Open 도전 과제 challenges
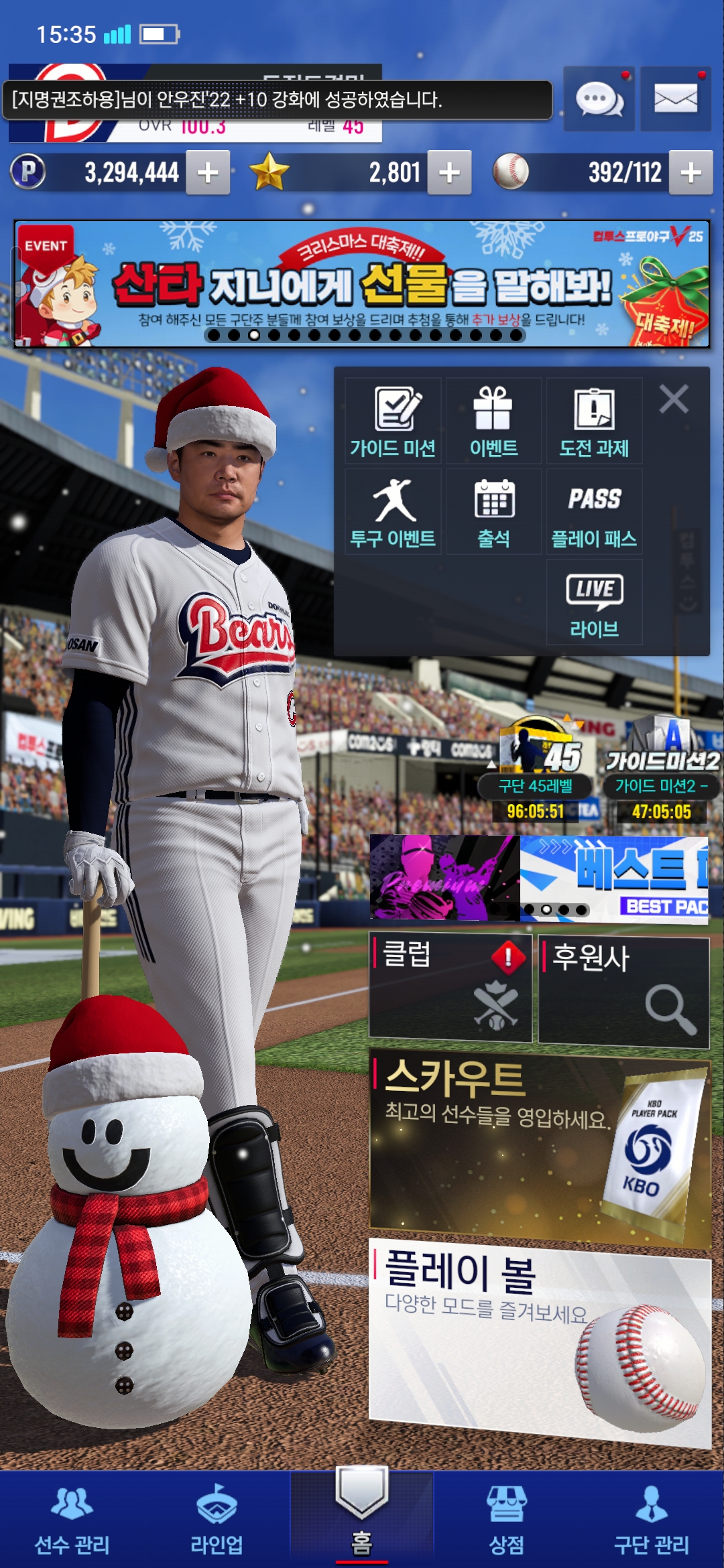 point(594,421)
